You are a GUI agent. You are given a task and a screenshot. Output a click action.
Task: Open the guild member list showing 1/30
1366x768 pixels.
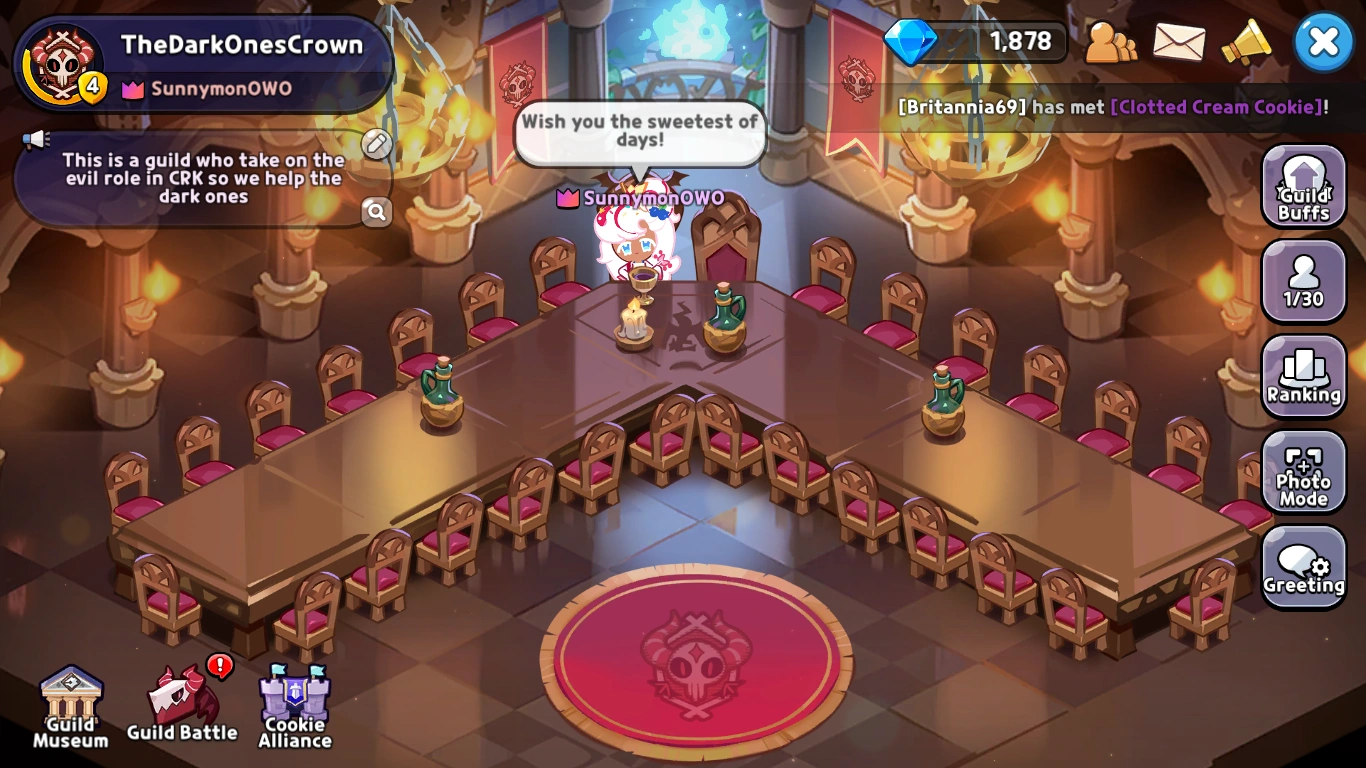click(1303, 281)
